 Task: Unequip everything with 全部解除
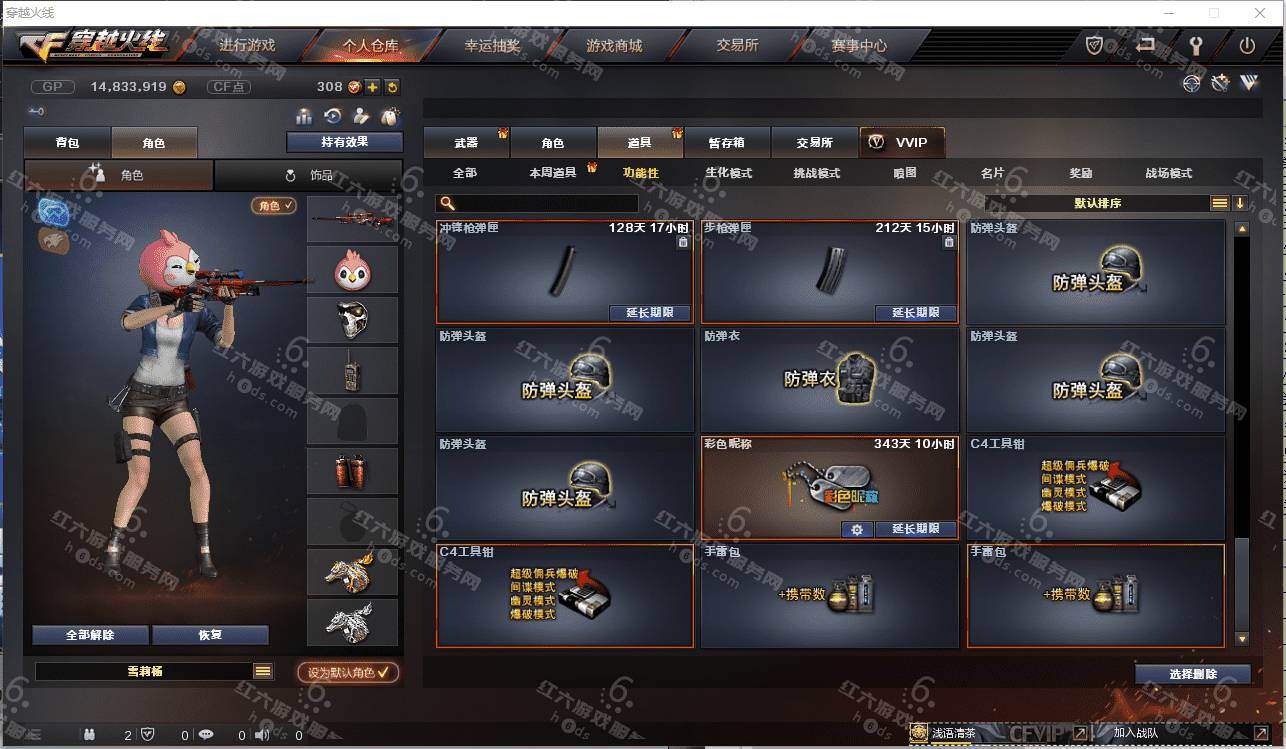tap(90, 635)
